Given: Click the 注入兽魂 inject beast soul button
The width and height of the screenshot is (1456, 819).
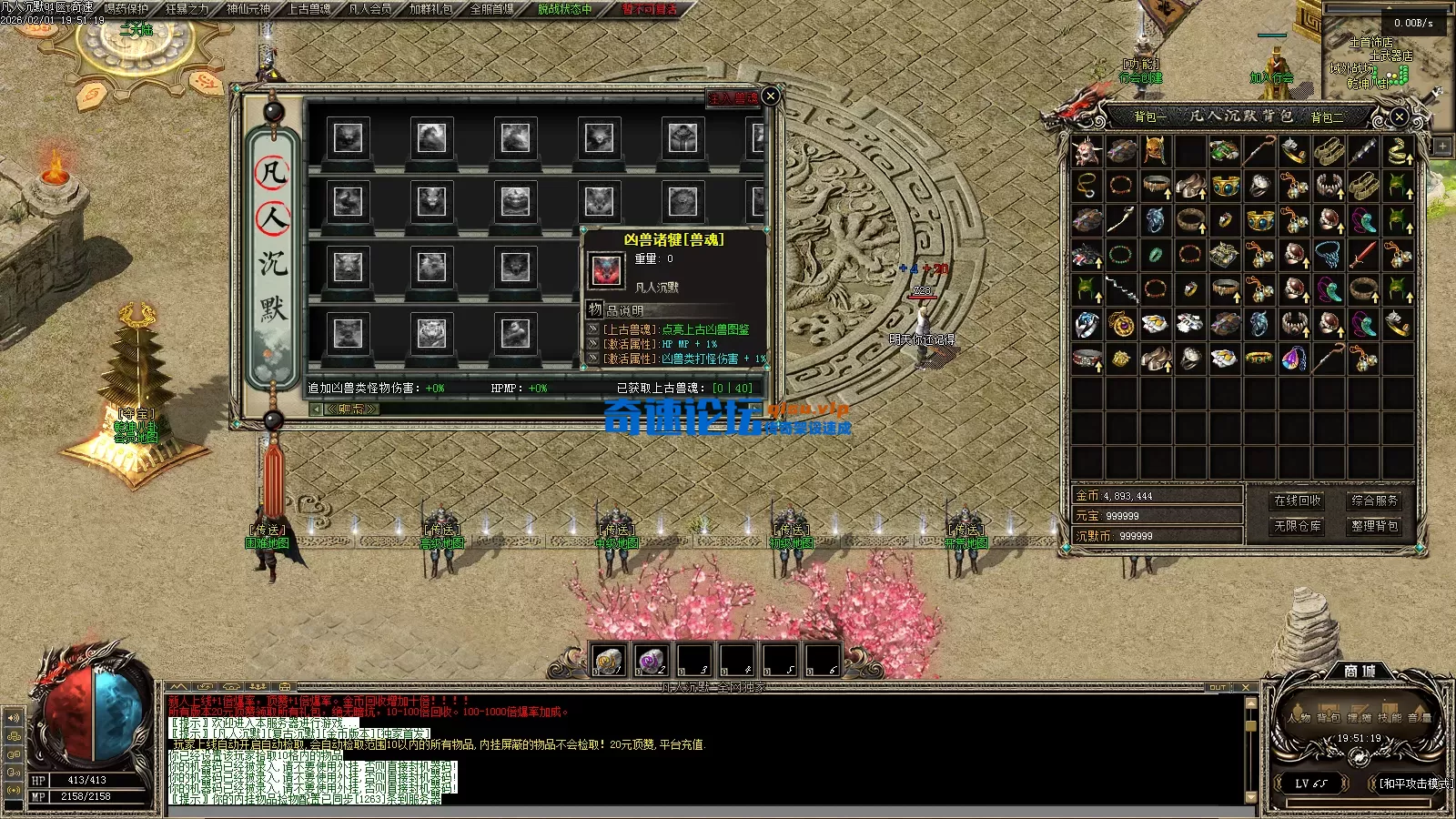Looking at the screenshot, I should (x=733, y=98).
